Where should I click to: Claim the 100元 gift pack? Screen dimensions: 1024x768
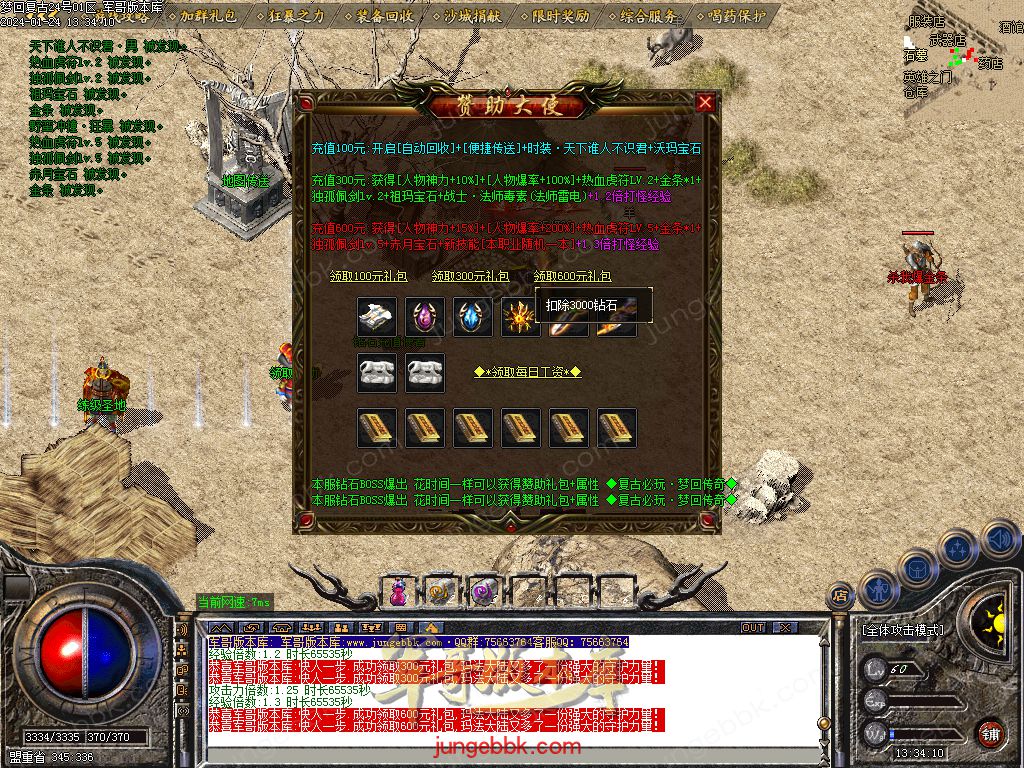click(x=369, y=276)
